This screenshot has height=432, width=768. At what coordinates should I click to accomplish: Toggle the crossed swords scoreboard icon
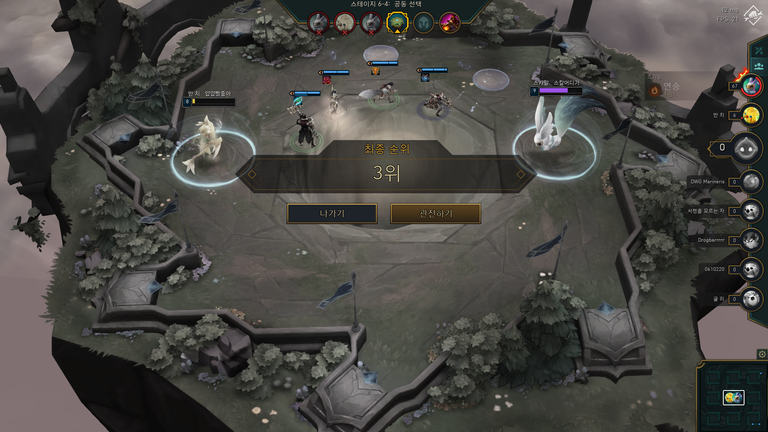point(758,48)
